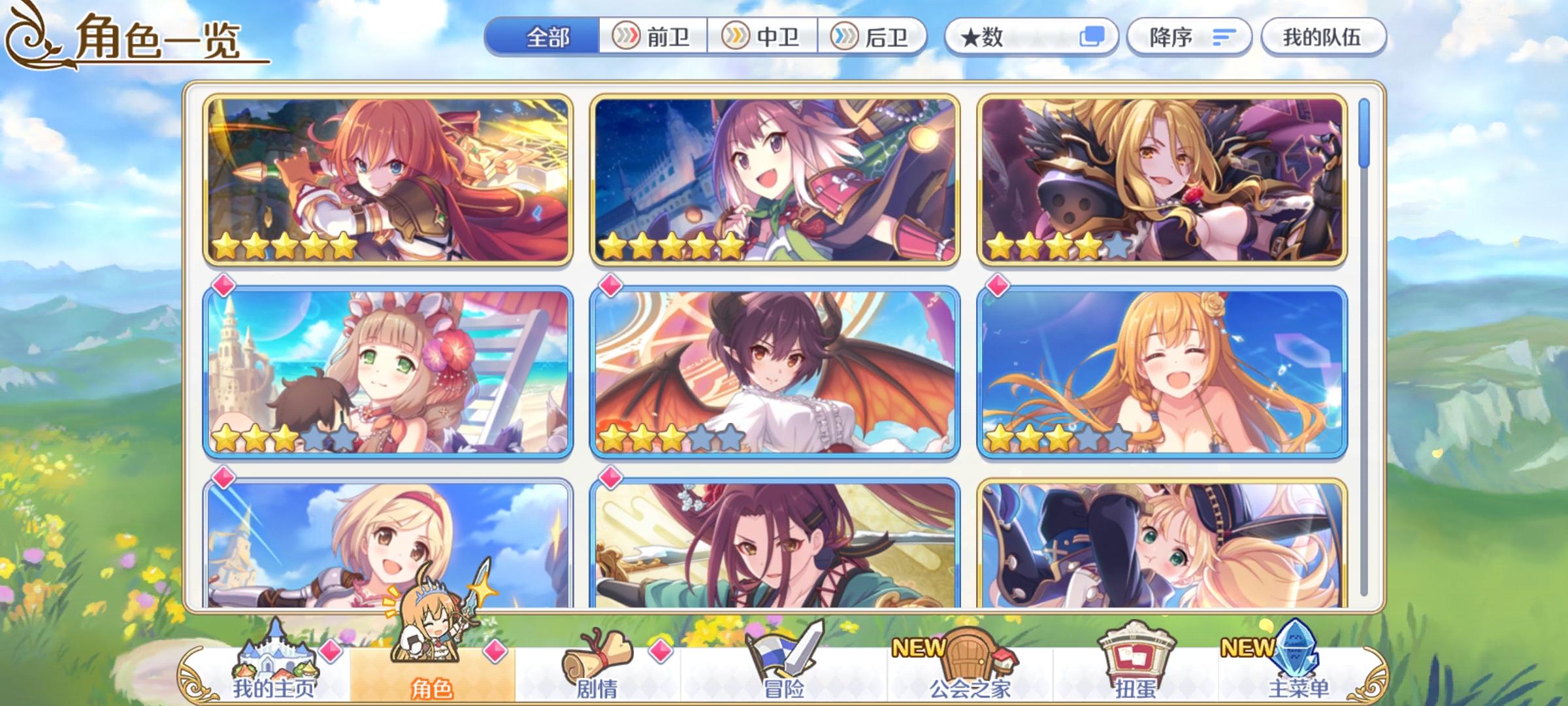The height and width of the screenshot is (706, 1568).
Task: Select the 全部 all characters filter
Action: pyautogui.click(x=547, y=37)
